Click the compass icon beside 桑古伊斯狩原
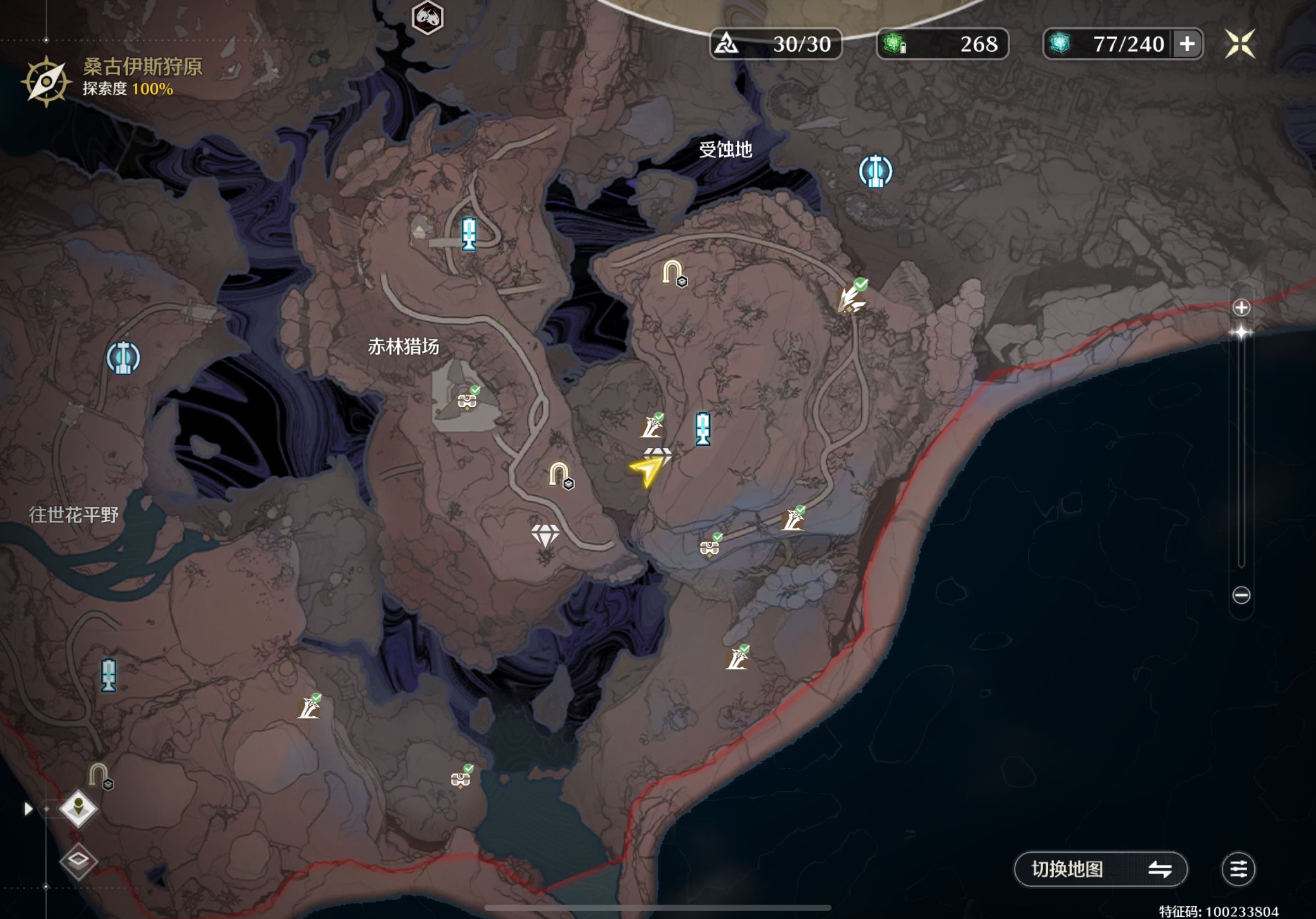Image resolution: width=1316 pixels, height=919 pixels. tap(46, 82)
